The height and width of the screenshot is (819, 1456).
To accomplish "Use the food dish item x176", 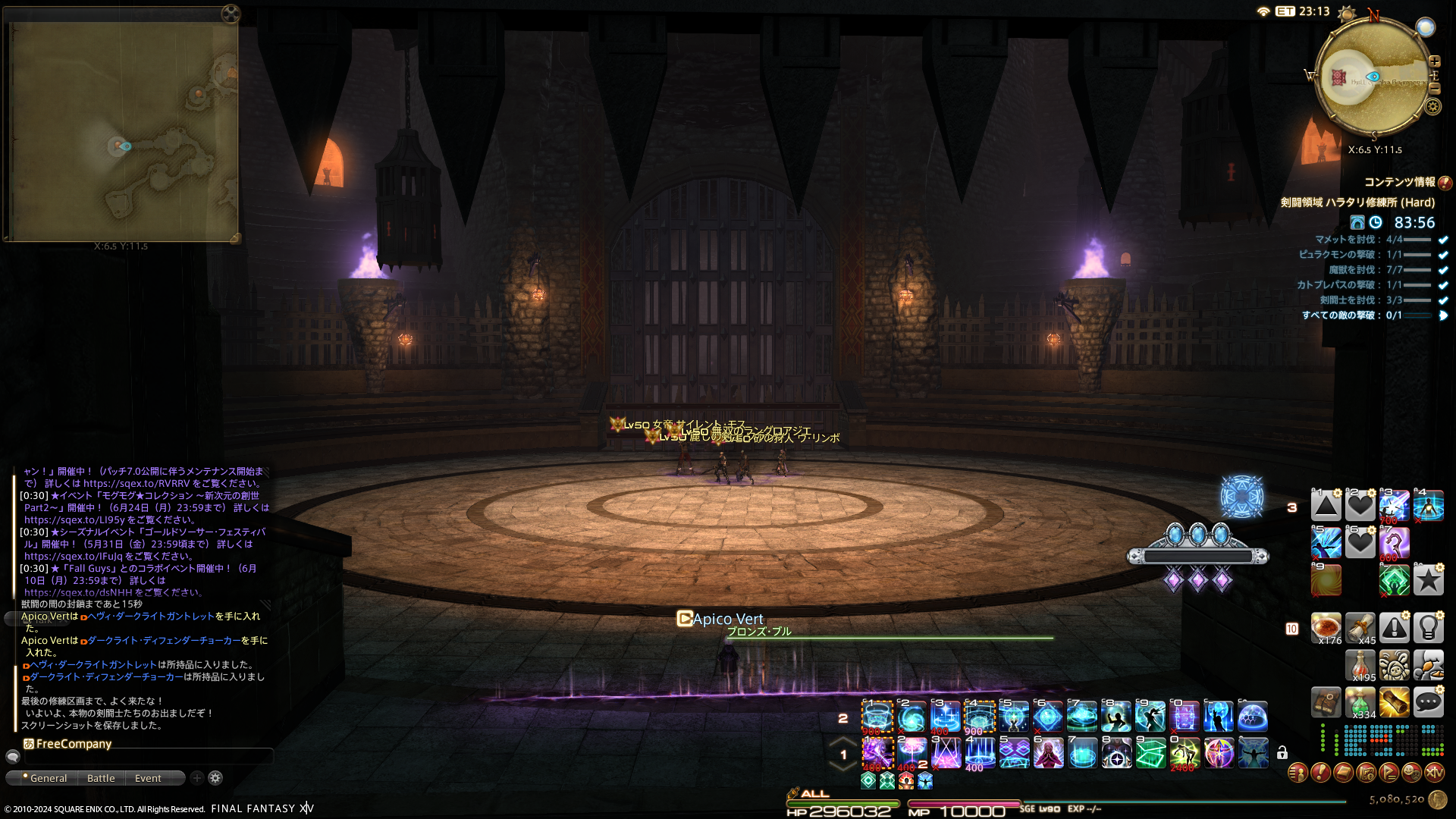I will 1326,628.
